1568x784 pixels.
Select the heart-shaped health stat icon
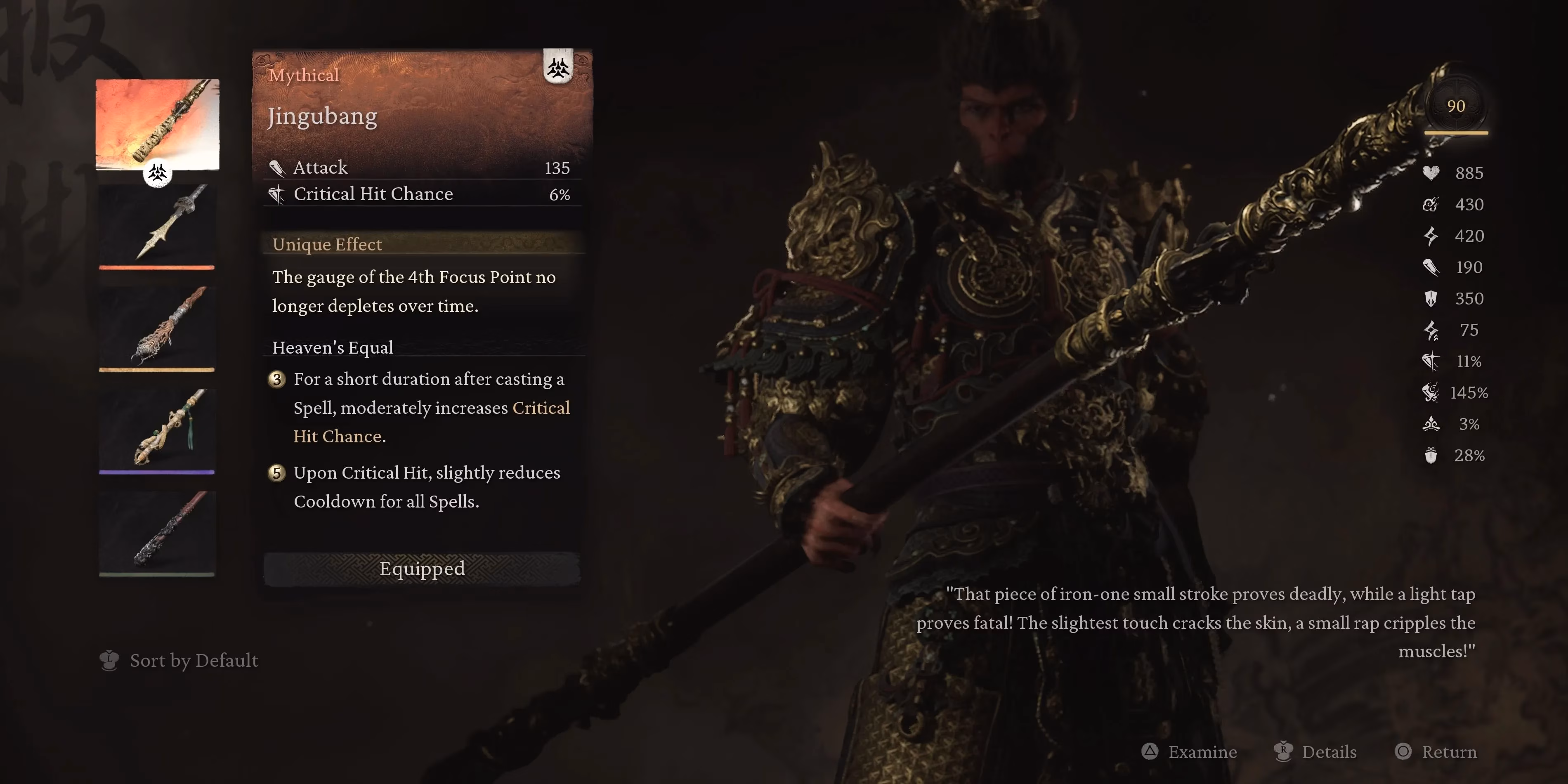click(1431, 173)
